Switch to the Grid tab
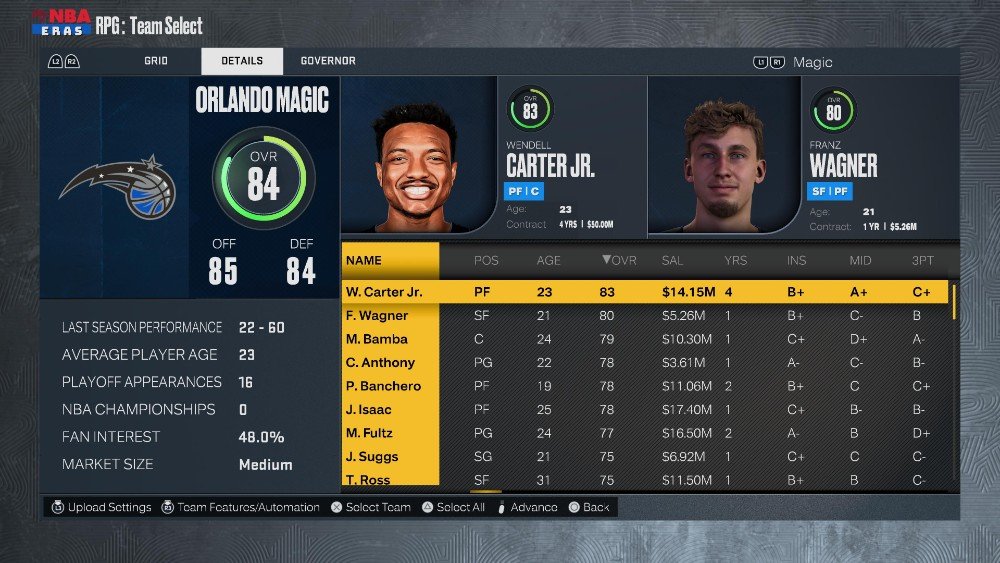Viewport: 1000px width, 563px height. click(x=155, y=61)
